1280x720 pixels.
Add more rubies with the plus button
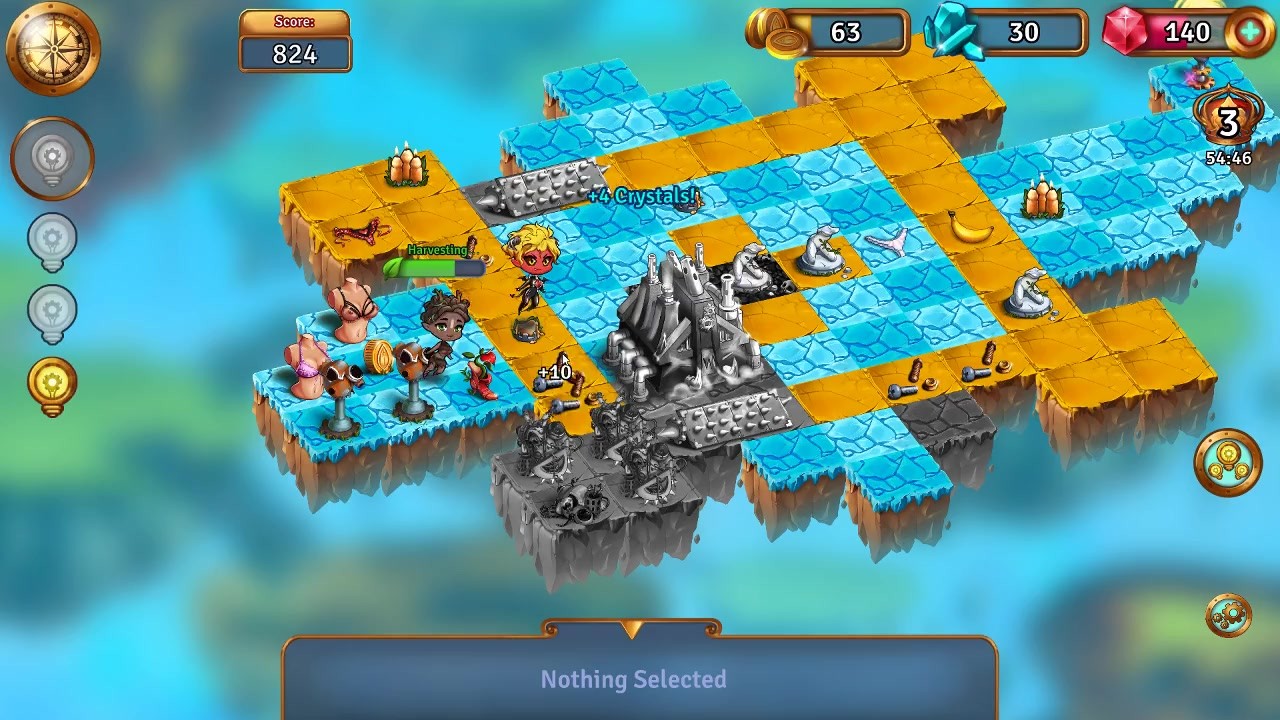pos(1249,32)
